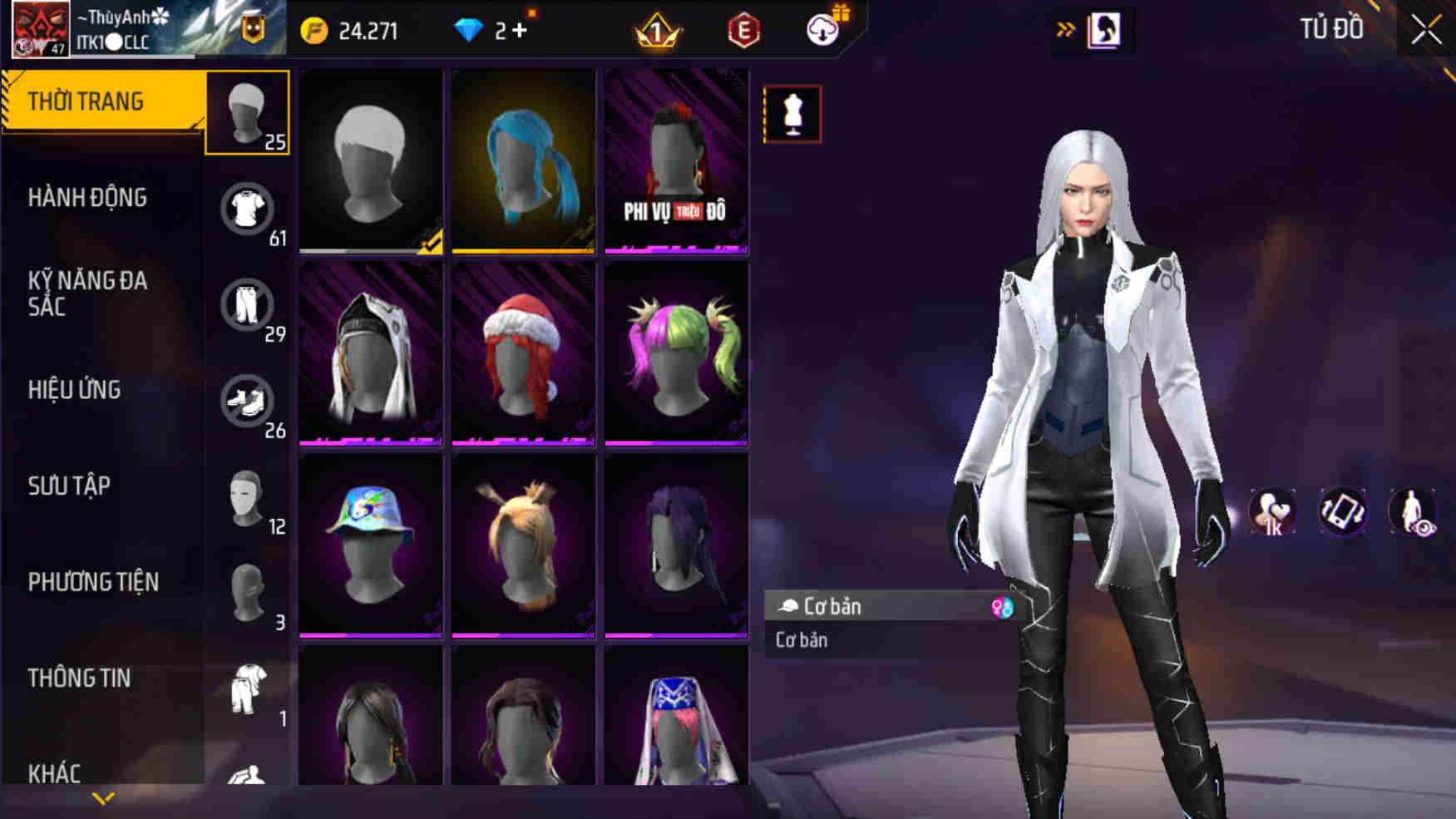Select the headgear category icon with 3 items
Screen dimensions: 1456x819
246,592
